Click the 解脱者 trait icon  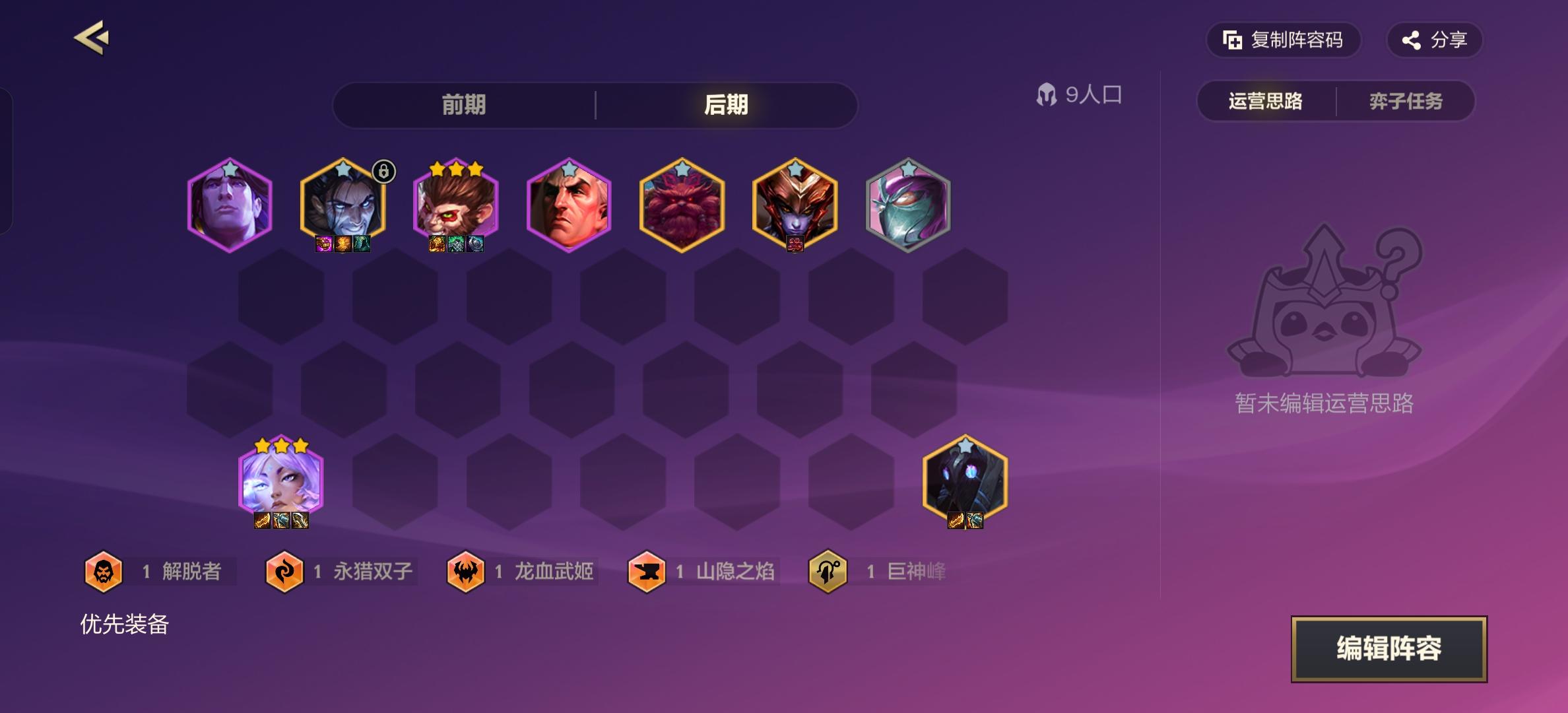pyautogui.click(x=103, y=572)
